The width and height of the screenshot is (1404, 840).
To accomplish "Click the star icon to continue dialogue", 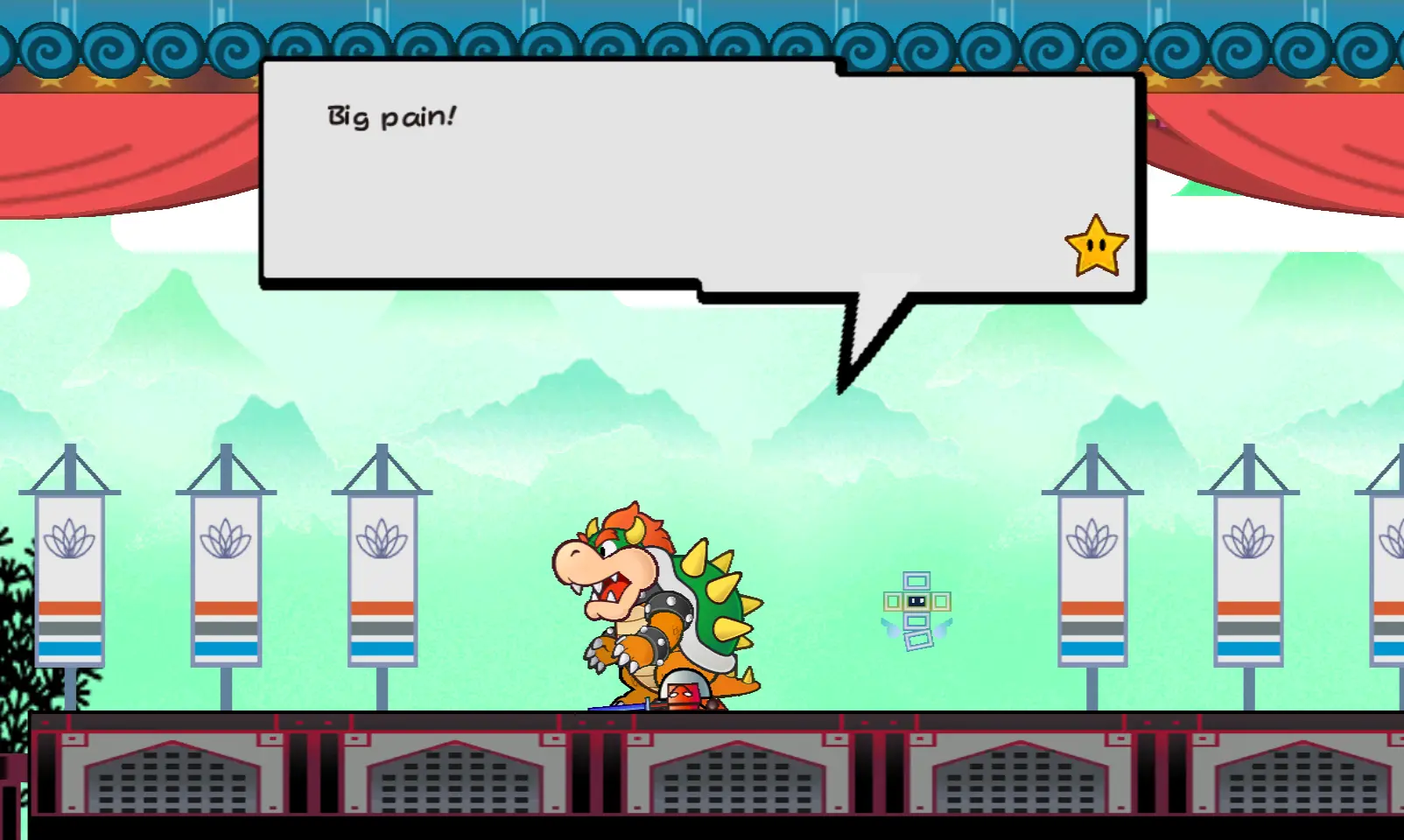I will 1096,247.
